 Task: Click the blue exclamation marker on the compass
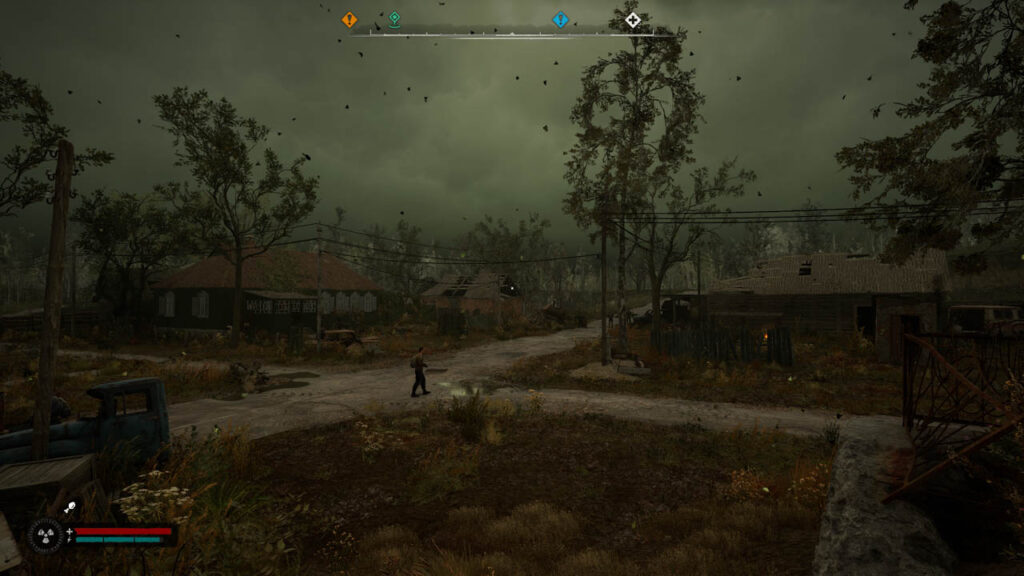(x=560, y=19)
